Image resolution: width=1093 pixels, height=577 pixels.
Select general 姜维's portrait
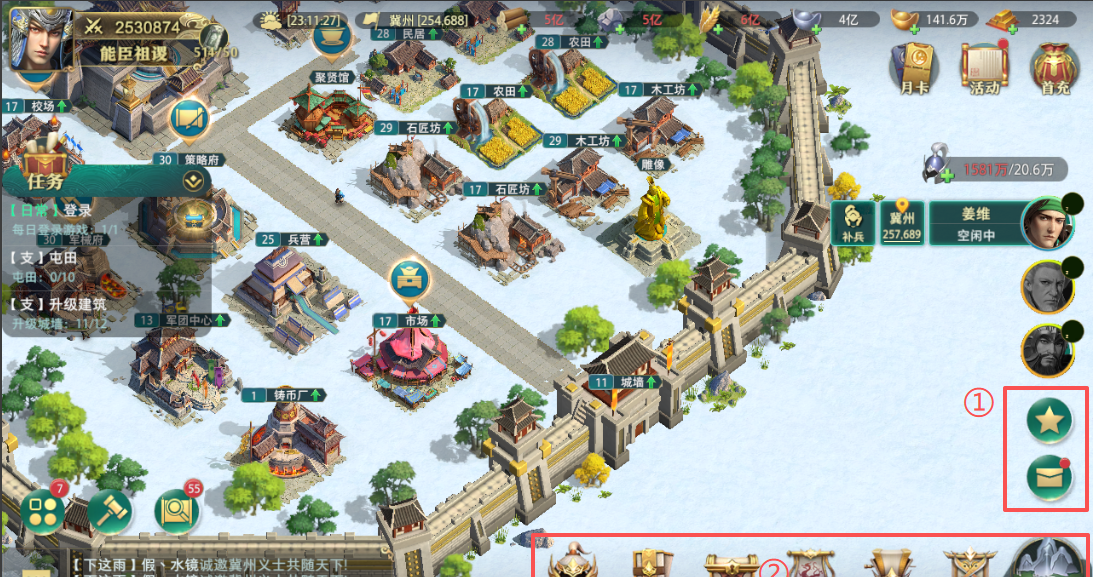tap(1046, 222)
